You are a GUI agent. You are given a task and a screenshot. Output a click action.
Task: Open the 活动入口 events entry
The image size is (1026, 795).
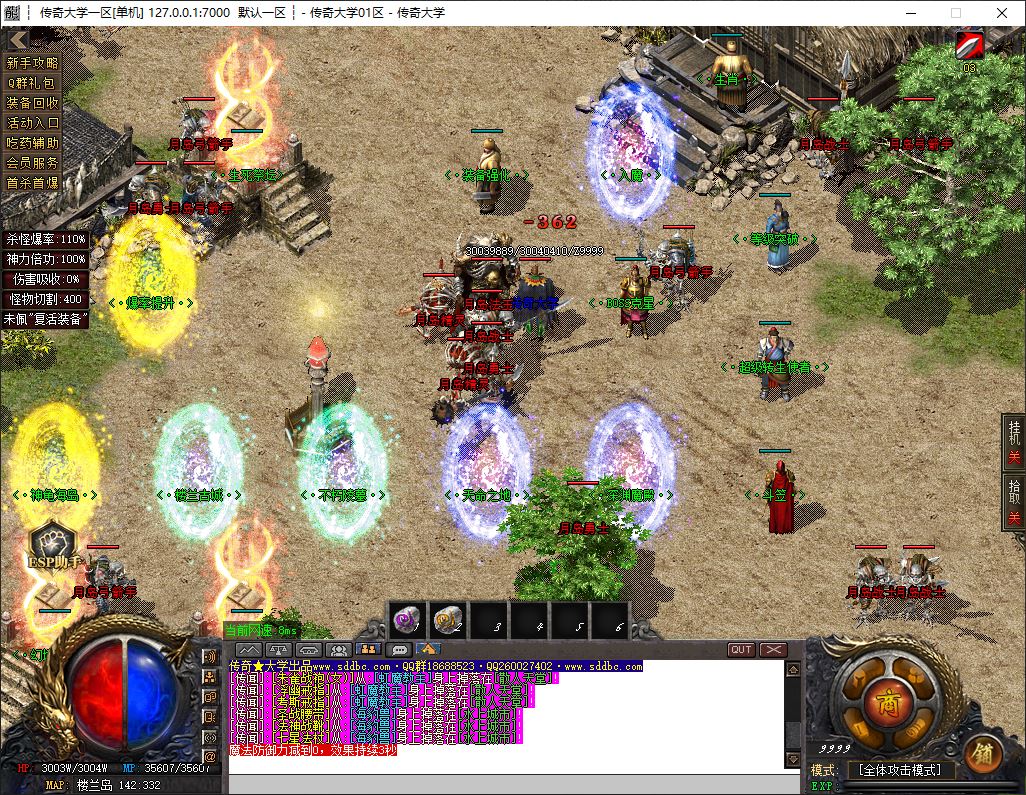click(34, 123)
